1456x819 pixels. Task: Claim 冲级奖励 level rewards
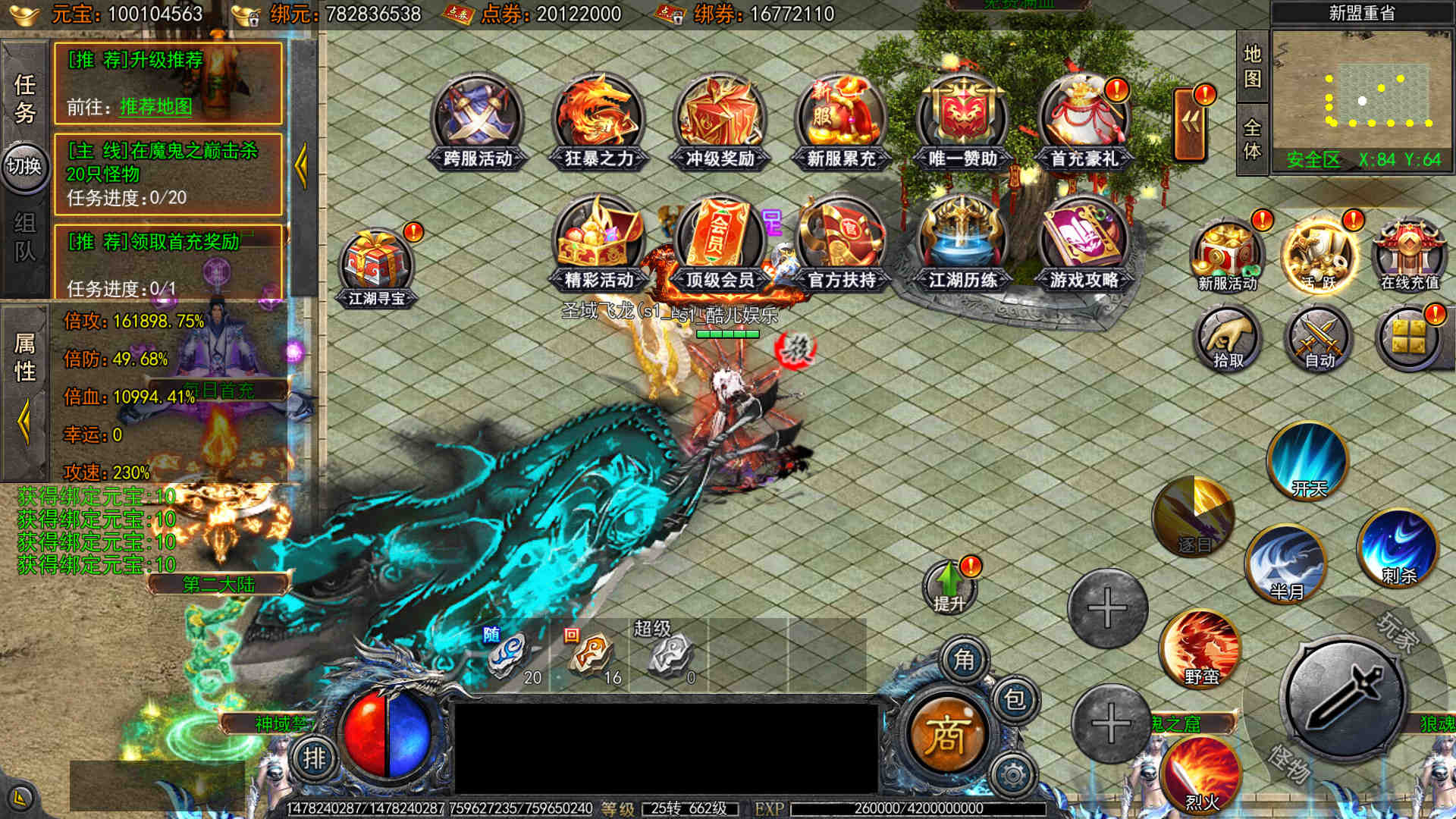click(x=720, y=121)
